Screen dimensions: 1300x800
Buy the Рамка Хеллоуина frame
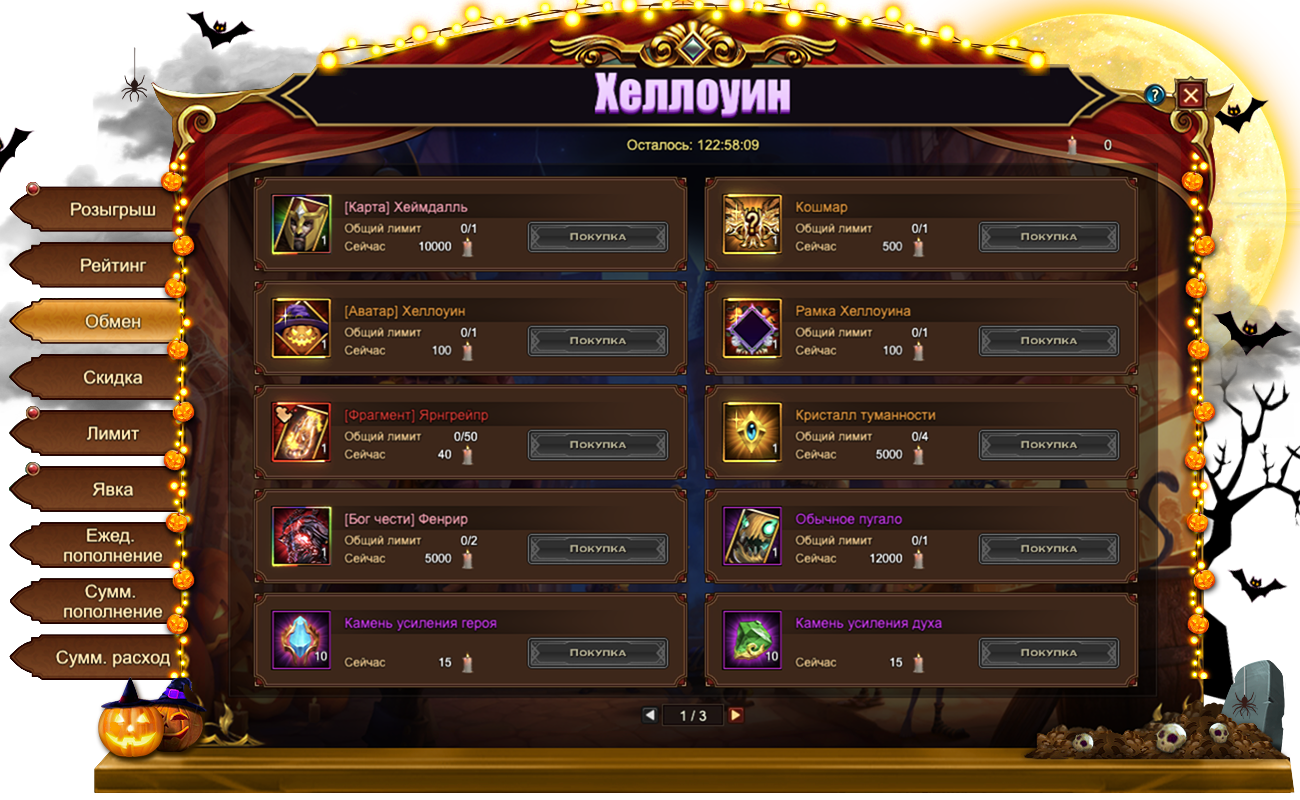[1048, 341]
